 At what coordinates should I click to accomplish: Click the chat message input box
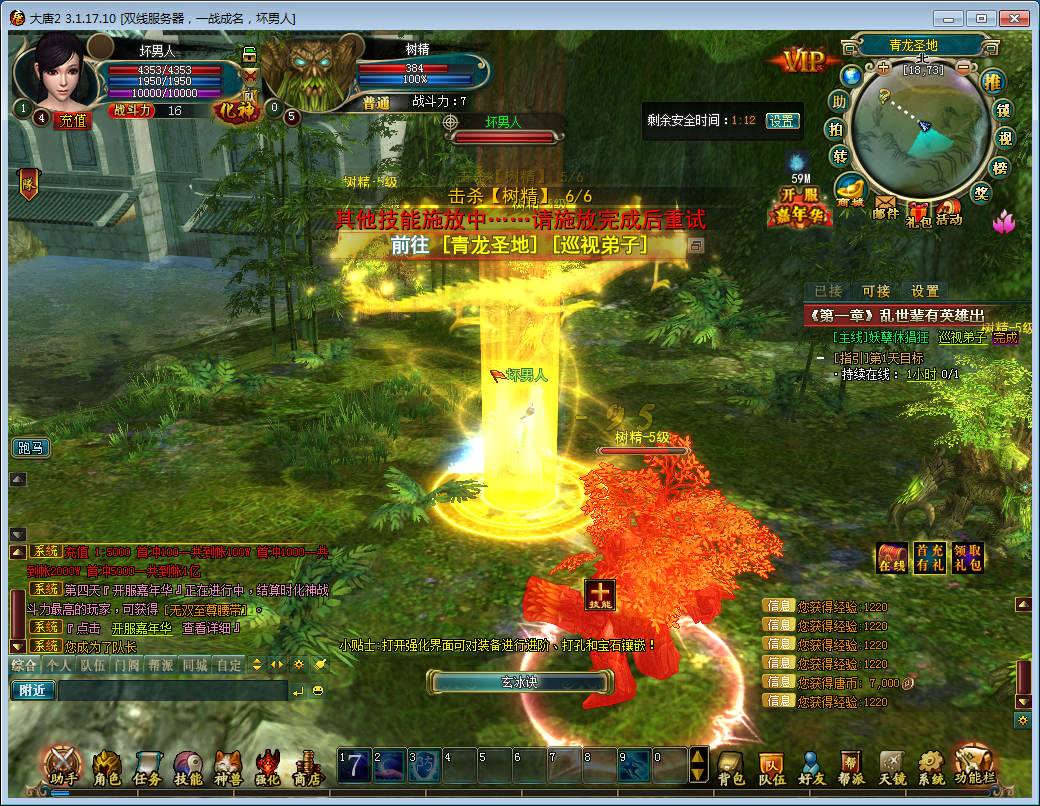(x=172, y=690)
